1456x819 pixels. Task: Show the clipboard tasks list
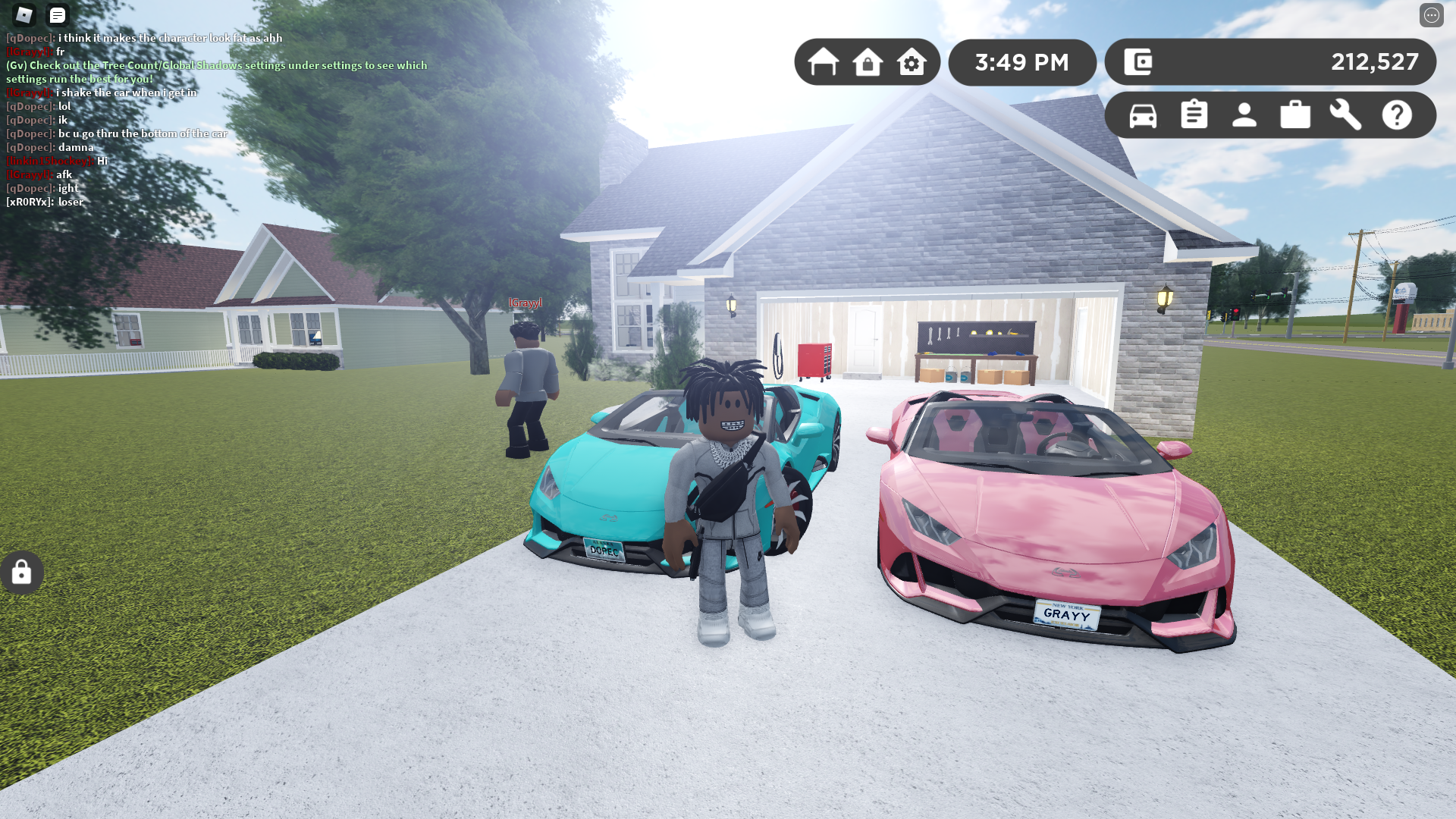[1194, 115]
